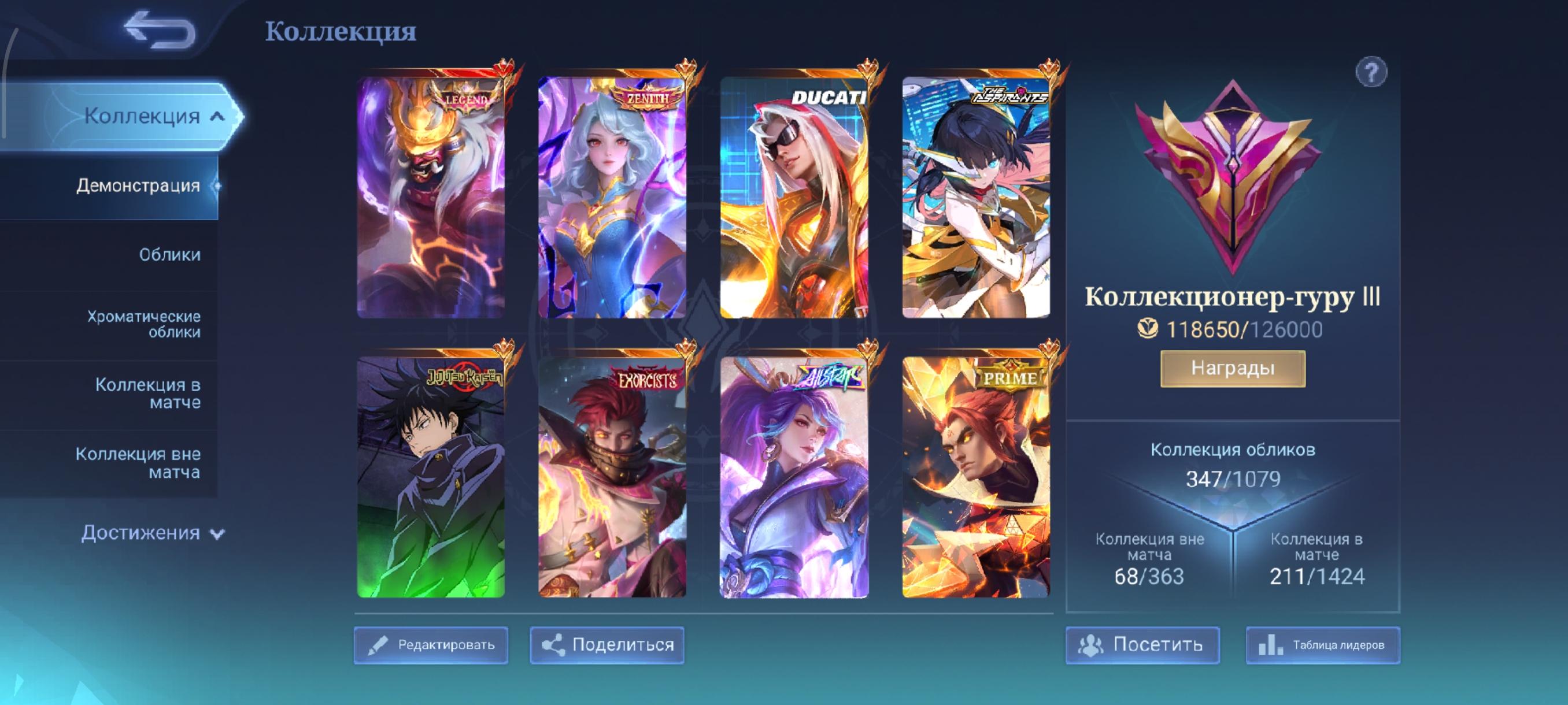Open the Prime skin card
Viewport: 1568px width, 705px height.
(975, 476)
